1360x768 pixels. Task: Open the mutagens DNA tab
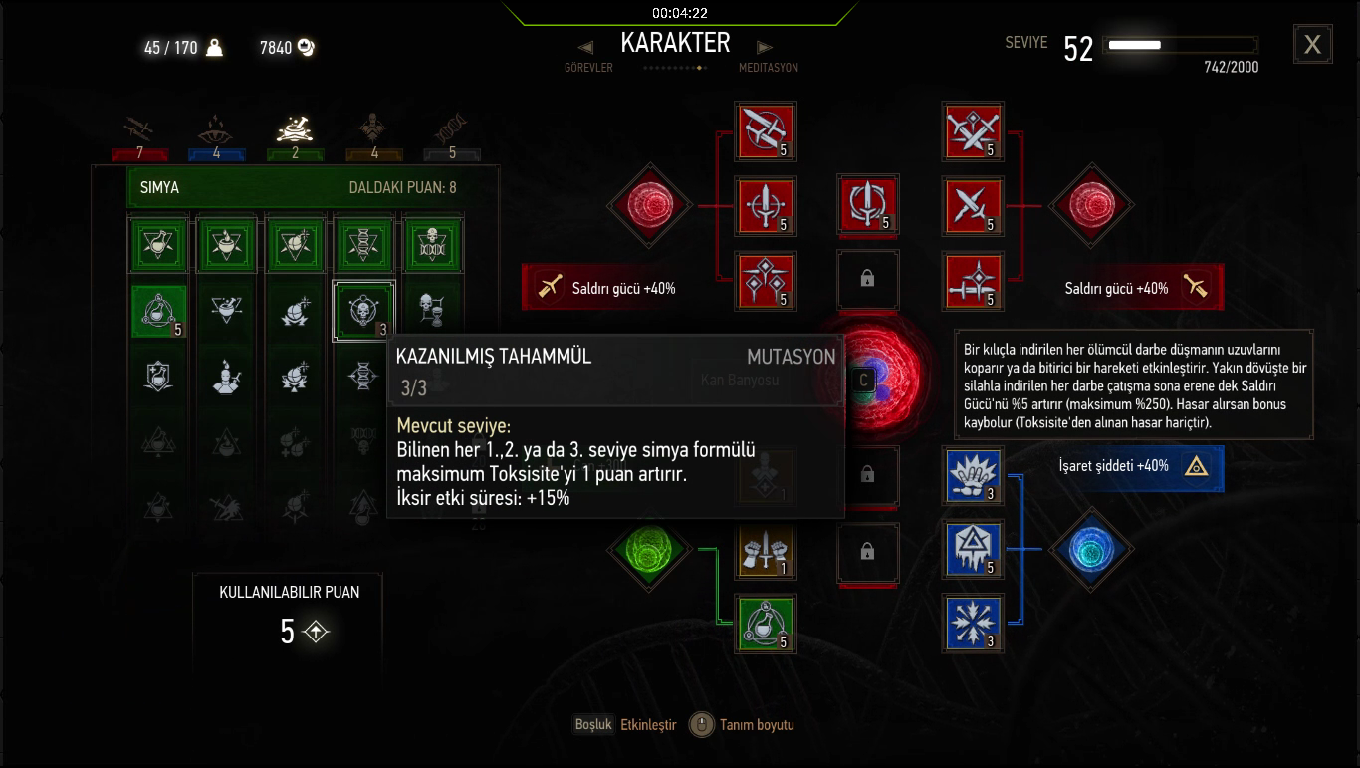(x=452, y=131)
